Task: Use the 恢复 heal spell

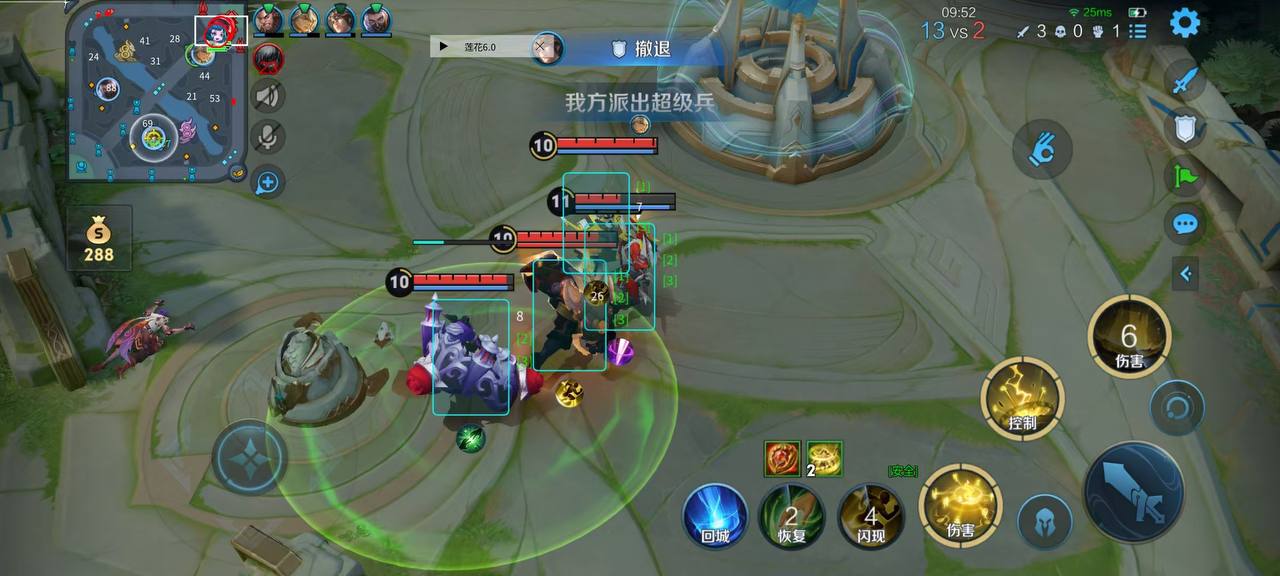Action: click(791, 516)
